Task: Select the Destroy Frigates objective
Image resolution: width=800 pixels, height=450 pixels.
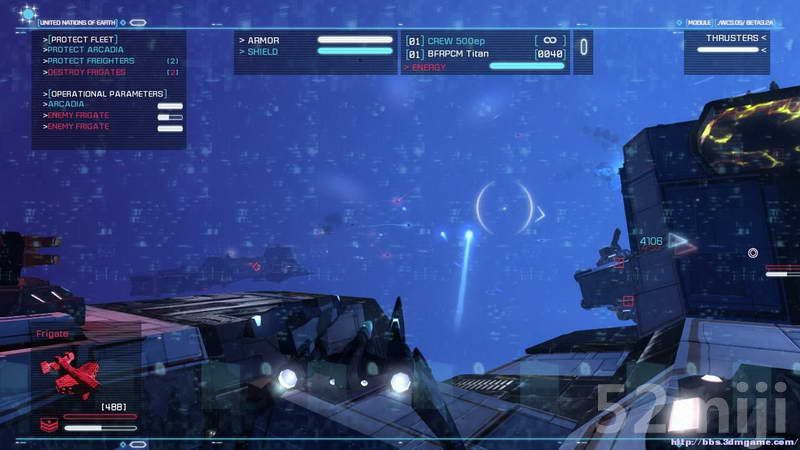Action: (86, 72)
